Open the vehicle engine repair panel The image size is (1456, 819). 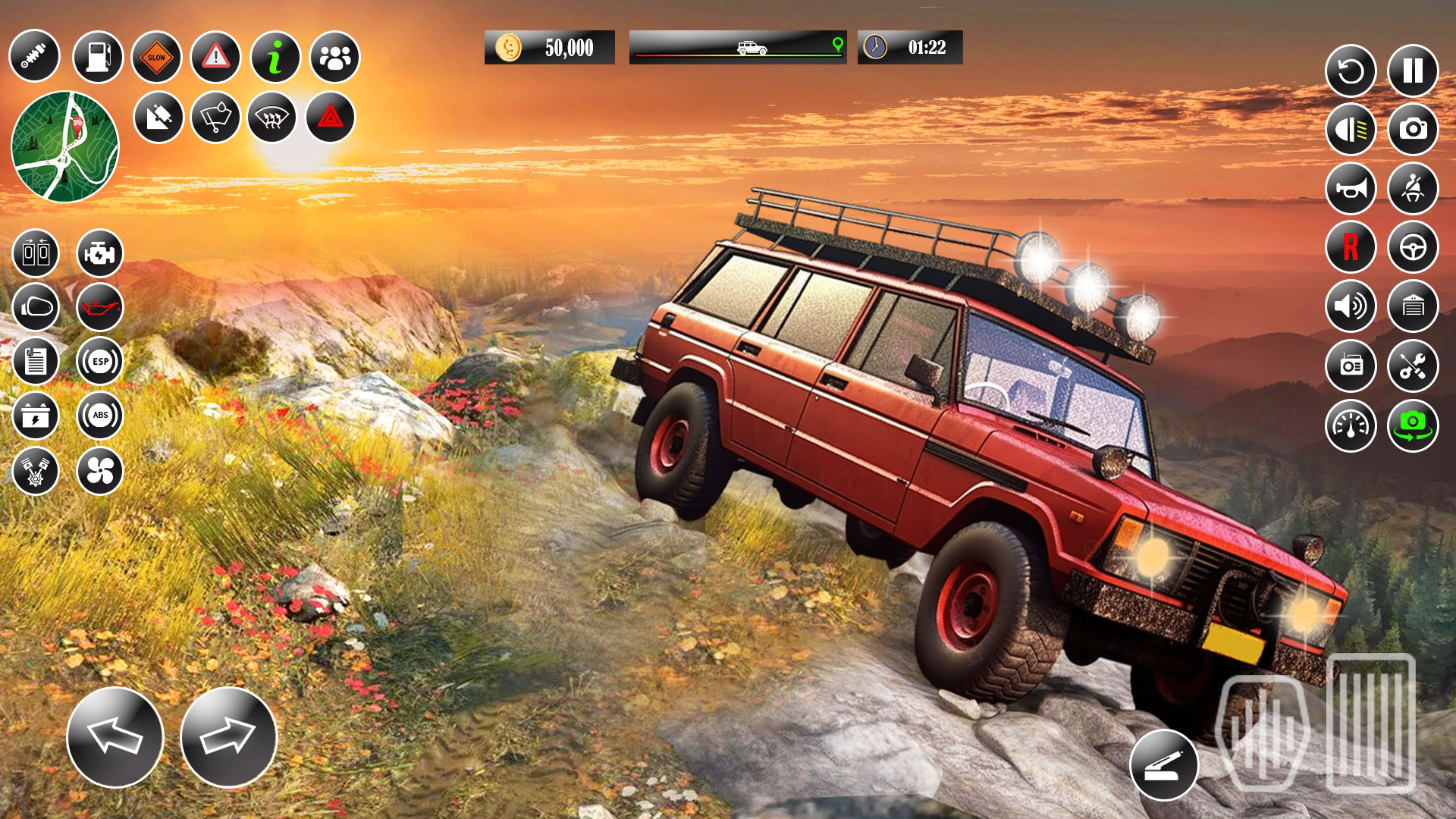99,255
